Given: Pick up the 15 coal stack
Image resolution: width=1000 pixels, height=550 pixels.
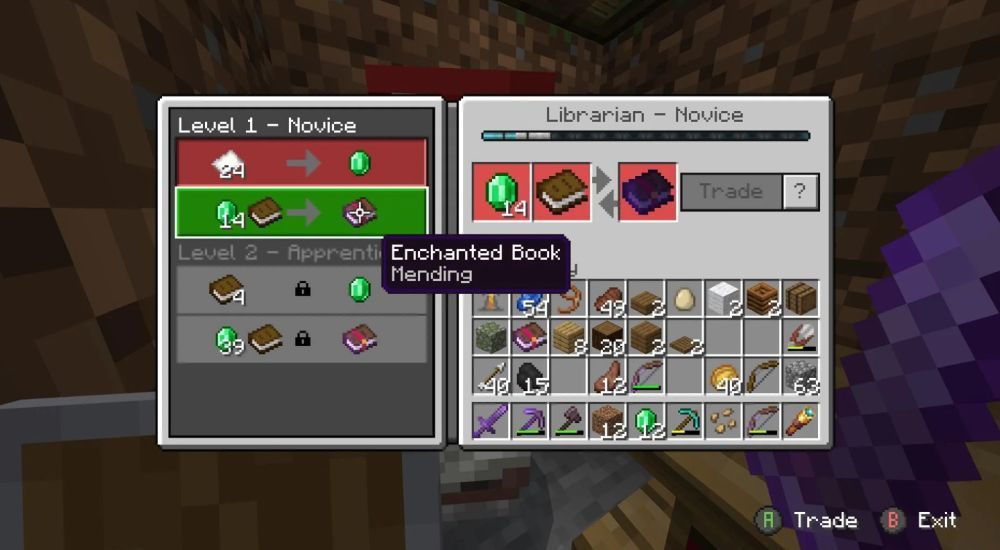Looking at the screenshot, I should coord(530,377).
